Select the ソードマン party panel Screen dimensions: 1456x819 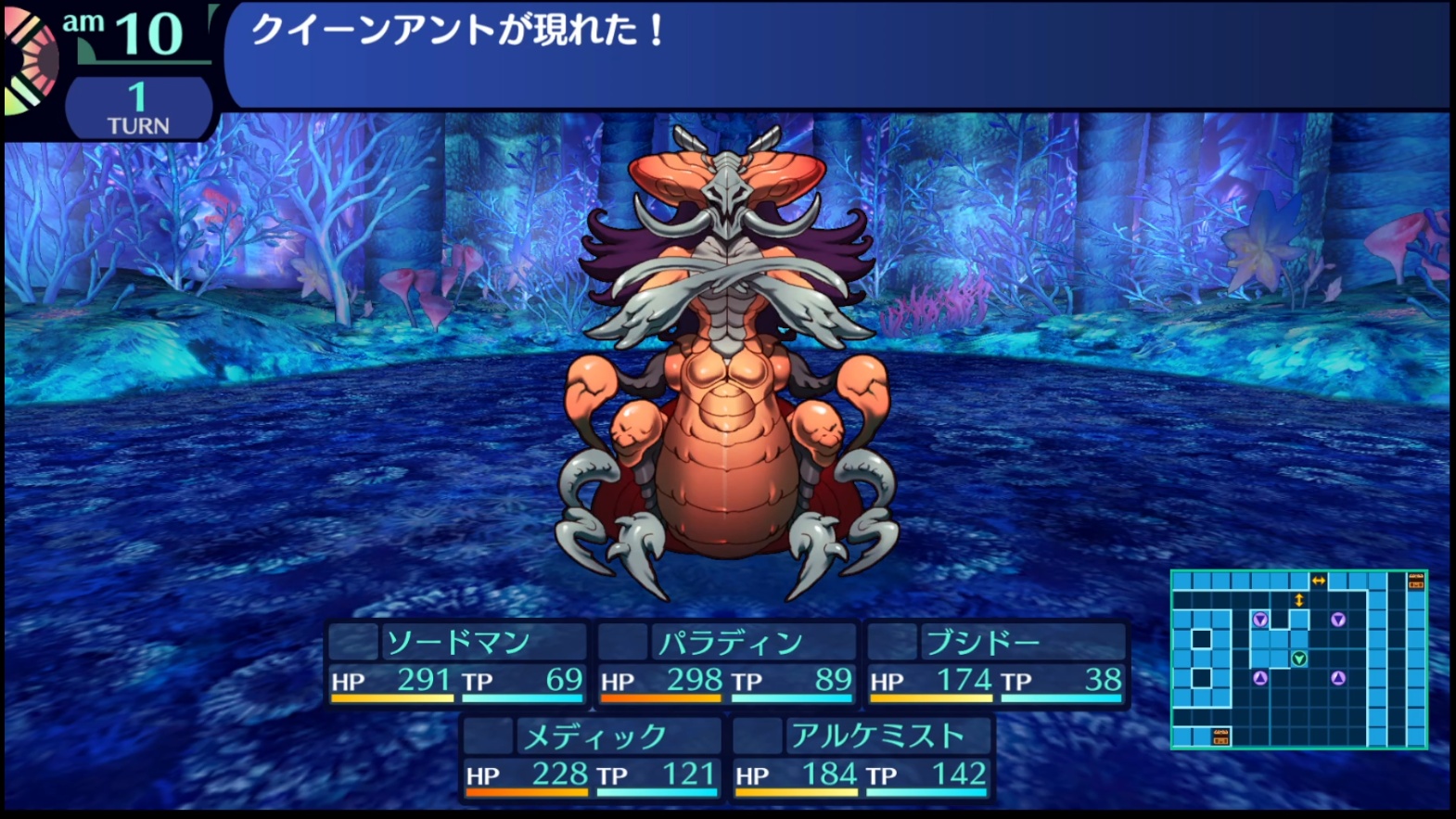click(x=456, y=663)
